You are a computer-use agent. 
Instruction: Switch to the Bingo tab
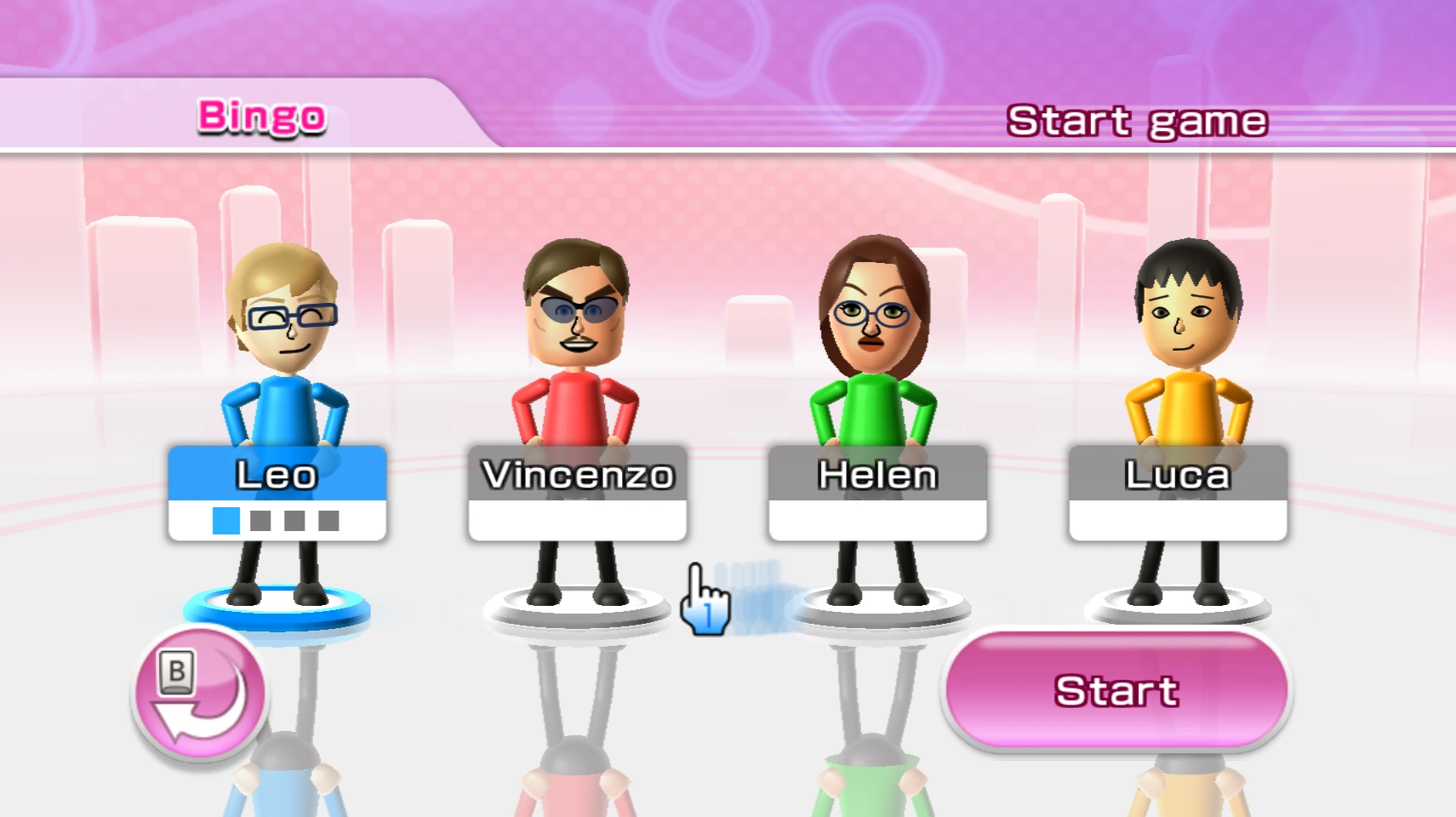click(x=260, y=116)
